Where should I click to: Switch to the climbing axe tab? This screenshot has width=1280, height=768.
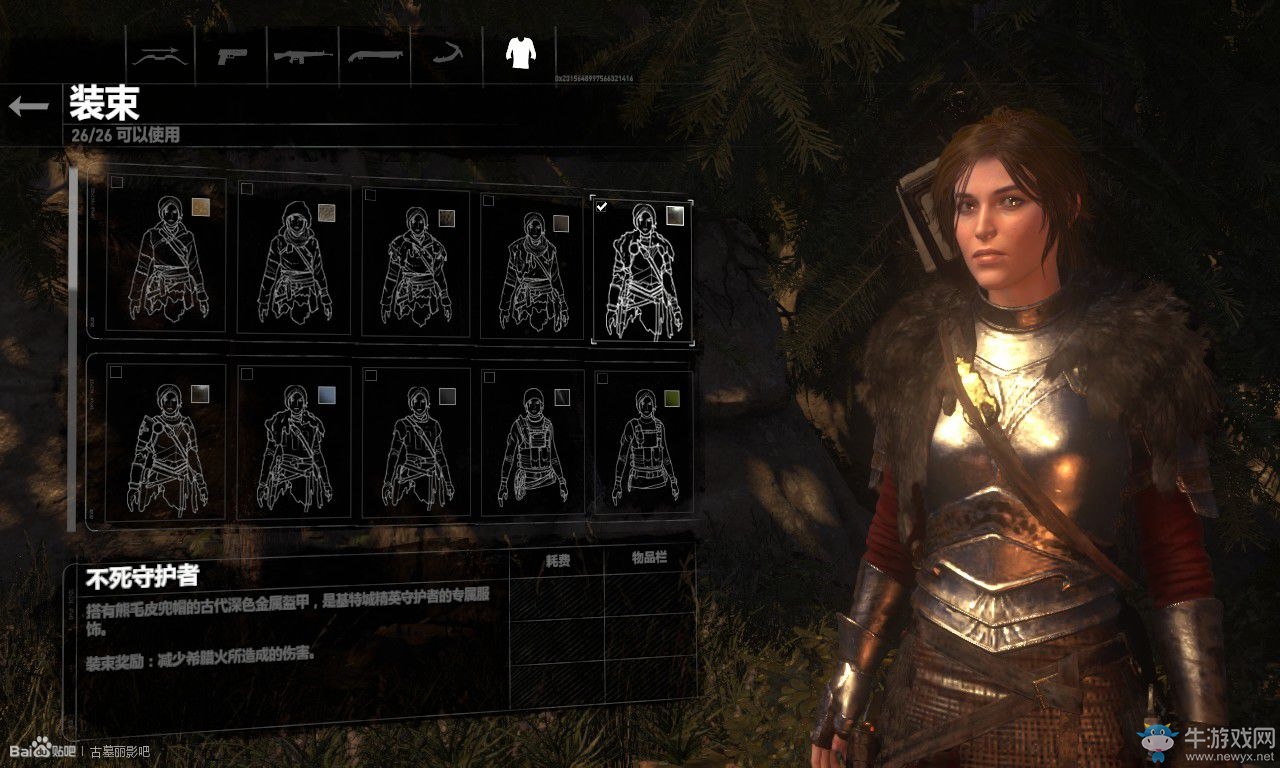click(446, 54)
